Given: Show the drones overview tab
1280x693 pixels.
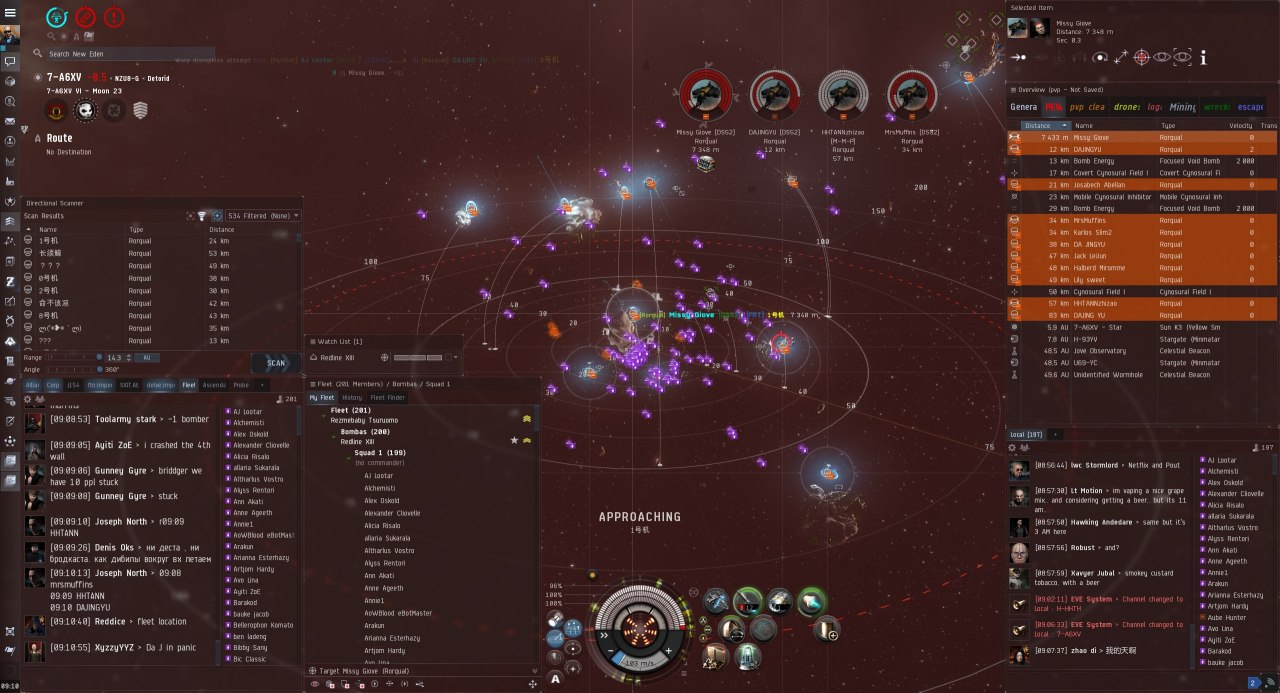Looking at the screenshot, I should click(1126, 107).
